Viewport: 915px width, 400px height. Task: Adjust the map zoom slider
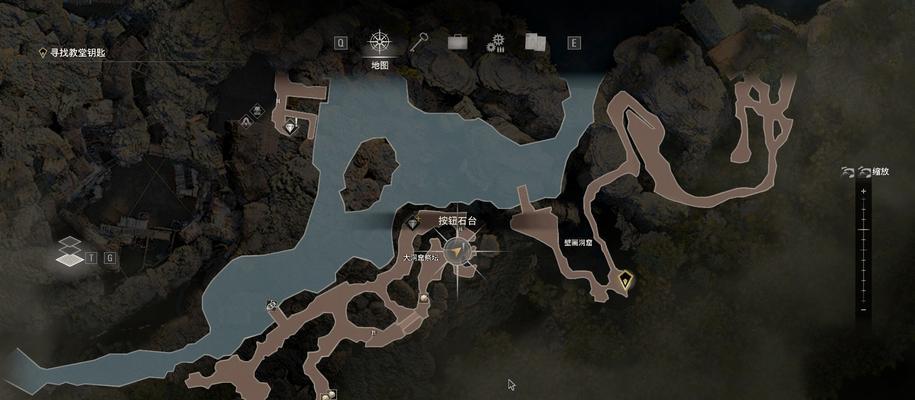click(862, 250)
